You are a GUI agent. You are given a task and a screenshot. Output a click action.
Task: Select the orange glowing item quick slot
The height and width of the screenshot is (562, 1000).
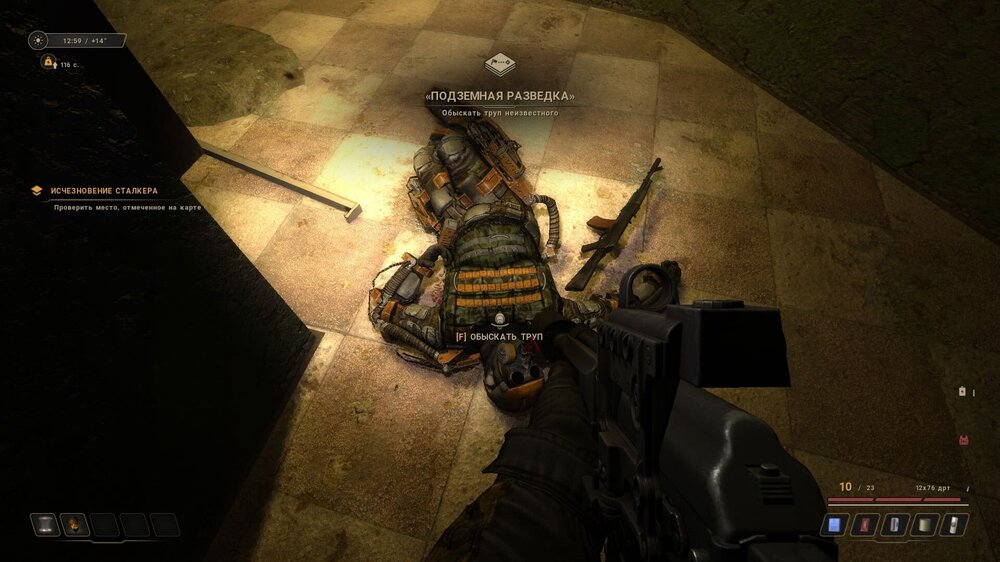(x=75, y=524)
